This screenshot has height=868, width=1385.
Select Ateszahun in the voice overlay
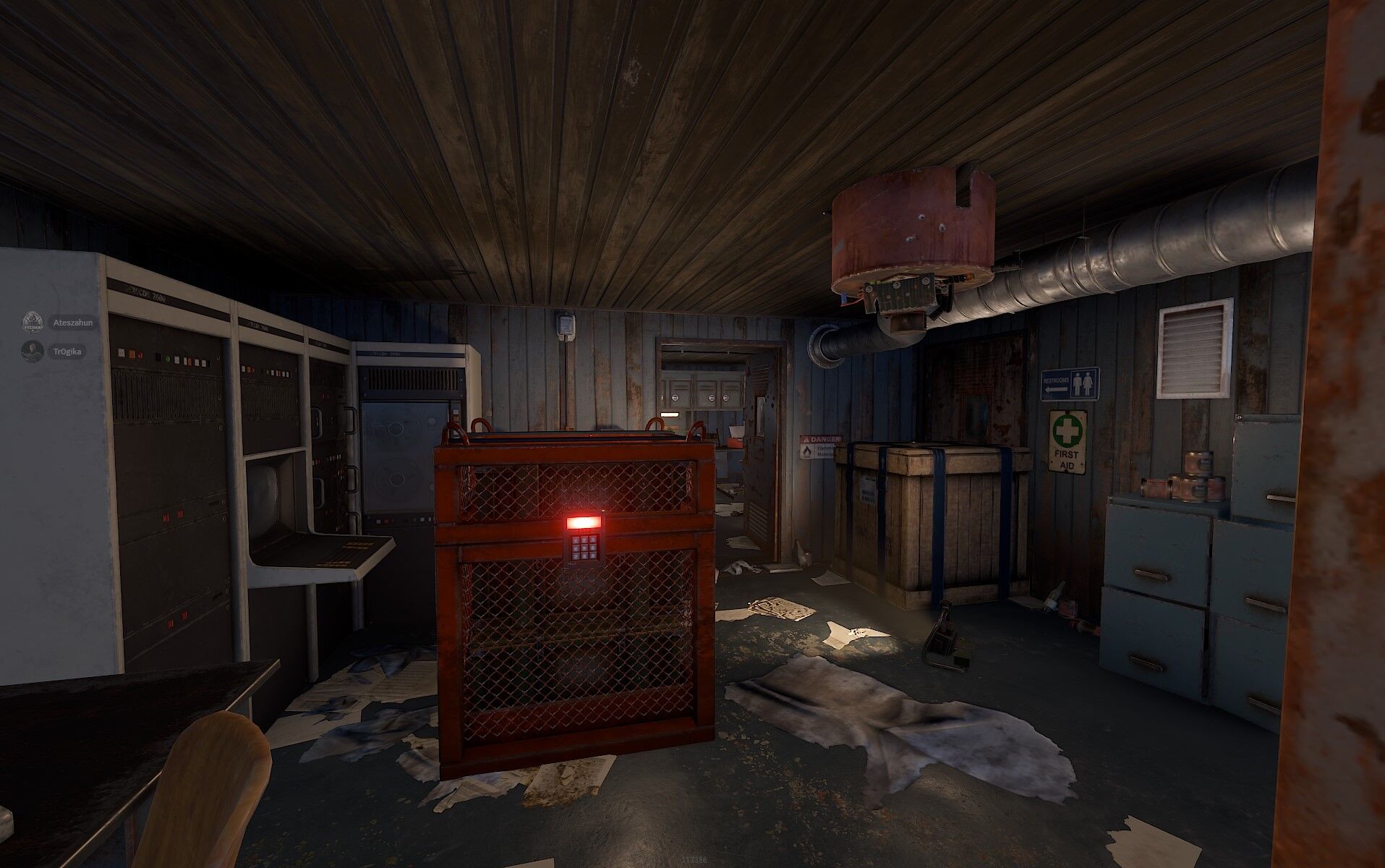pyautogui.click(x=72, y=323)
